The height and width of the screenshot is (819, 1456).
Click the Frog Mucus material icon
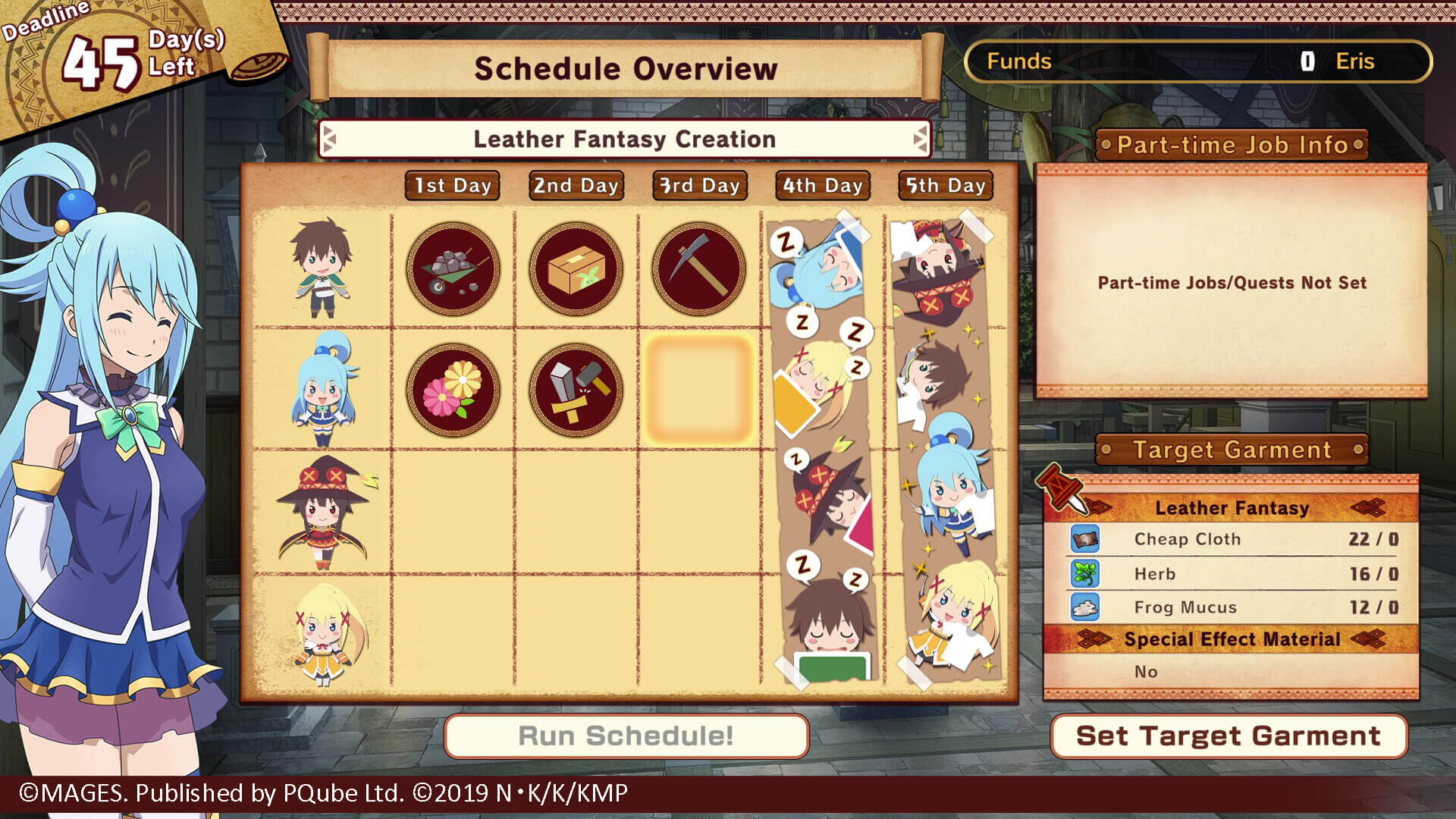point(1086,607)
